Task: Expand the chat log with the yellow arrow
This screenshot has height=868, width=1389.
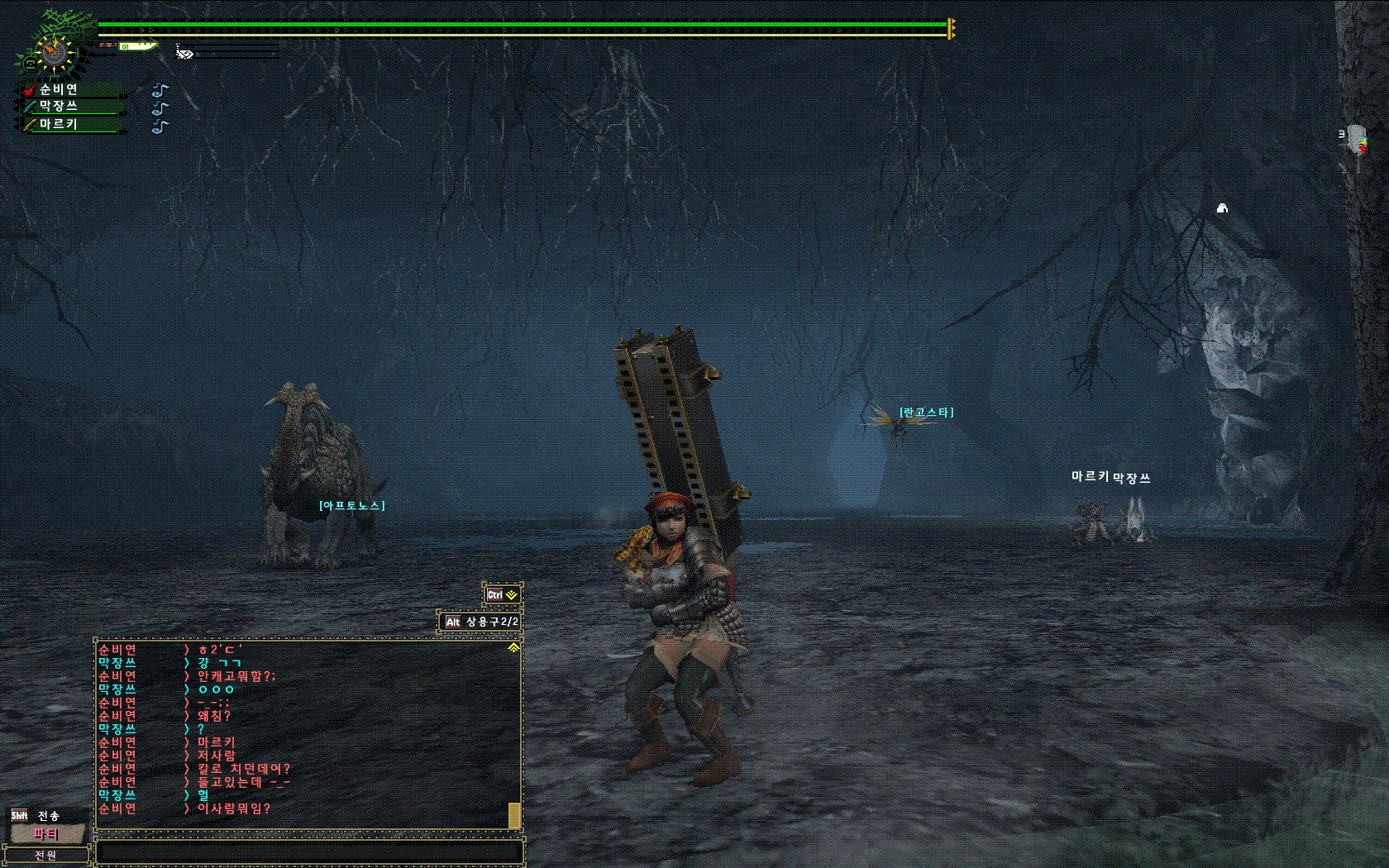Action: [x=514, y=648]
